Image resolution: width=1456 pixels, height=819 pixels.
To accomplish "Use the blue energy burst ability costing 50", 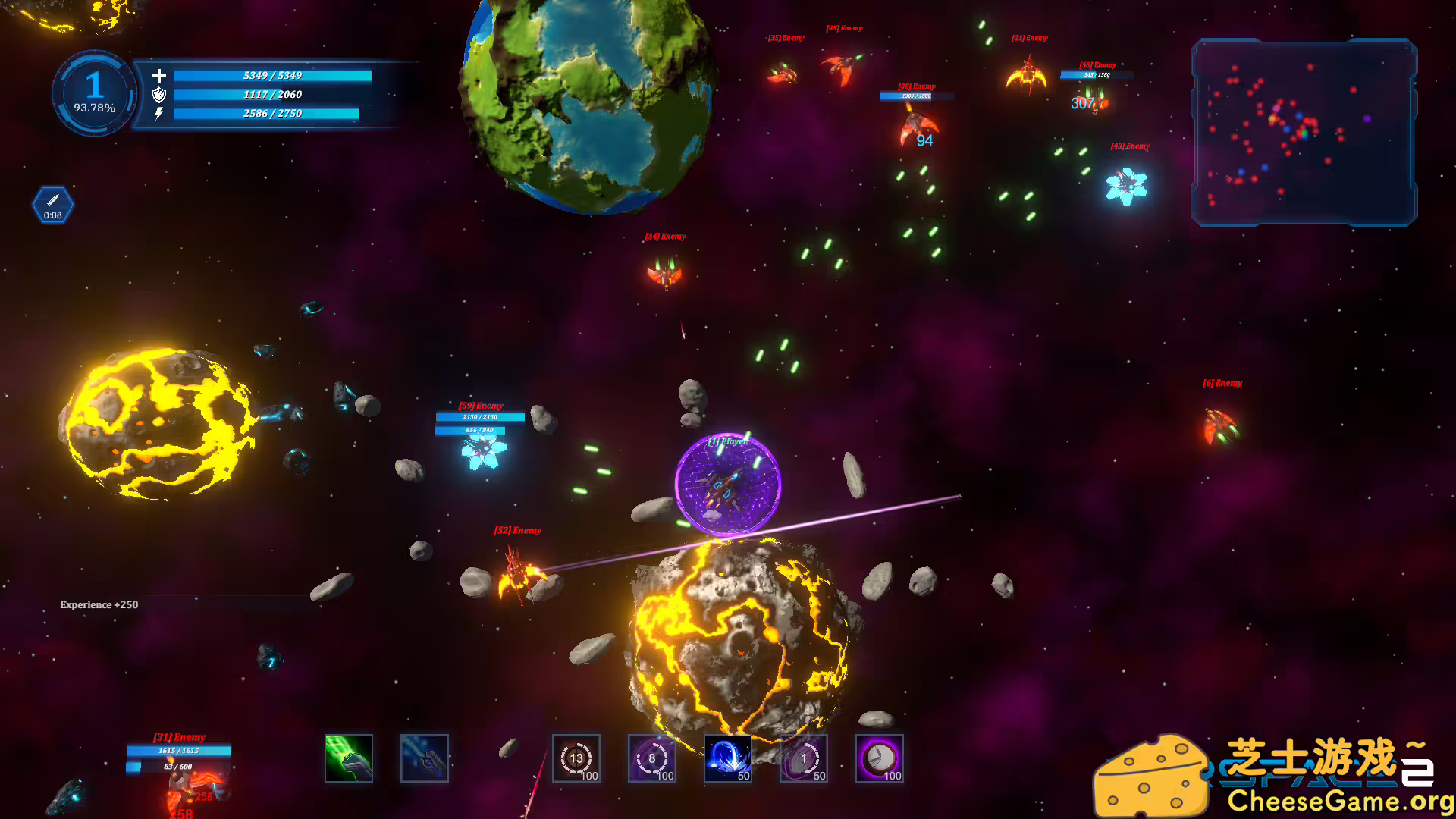I will 728,758.
